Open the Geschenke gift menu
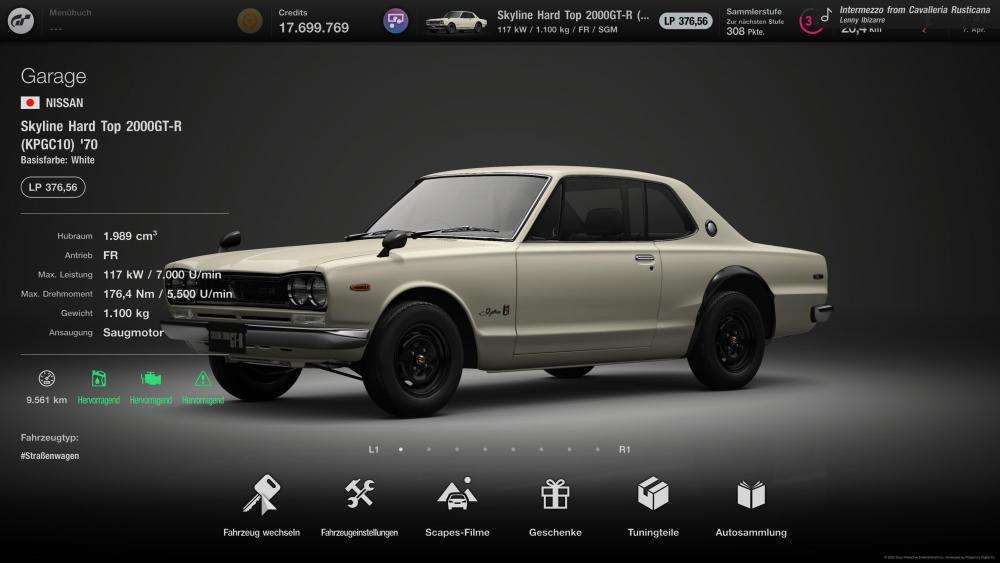1000x563 pixels. (555, 505)
